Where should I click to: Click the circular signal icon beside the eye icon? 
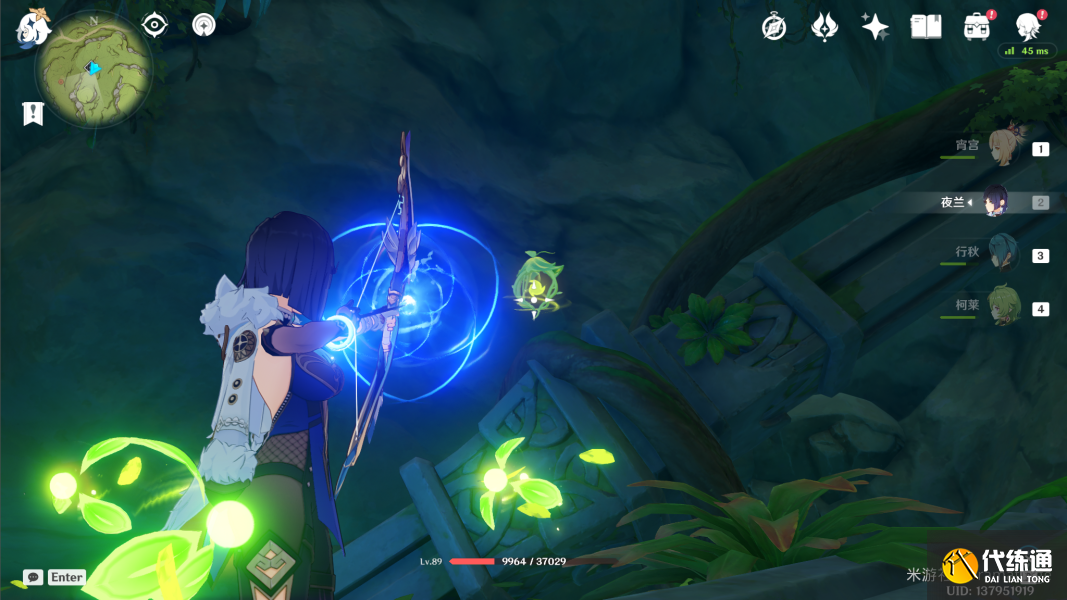204,25
